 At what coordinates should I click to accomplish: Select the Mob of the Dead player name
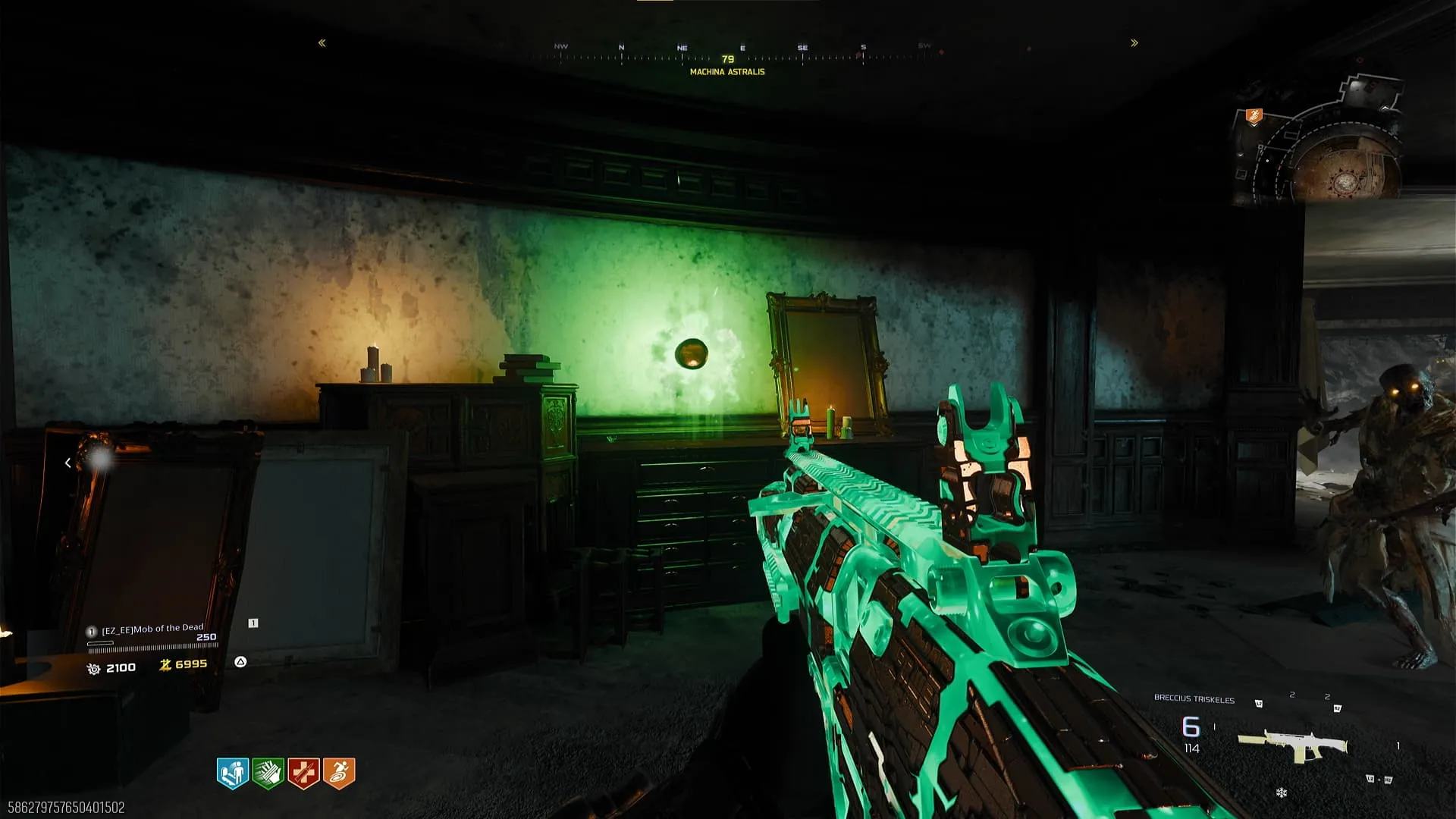coord(152,629)
